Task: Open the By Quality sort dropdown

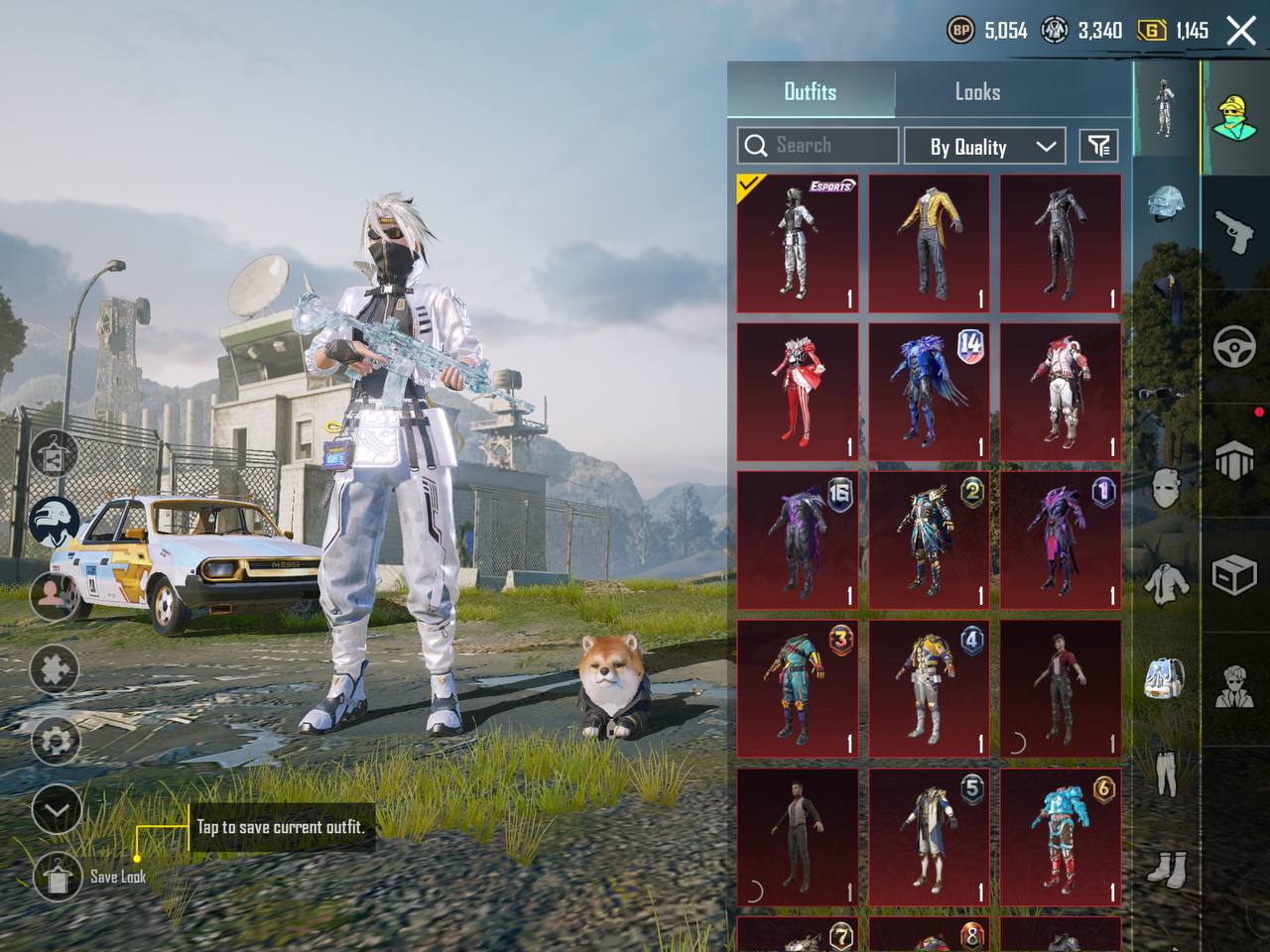Action: (984, 147)
